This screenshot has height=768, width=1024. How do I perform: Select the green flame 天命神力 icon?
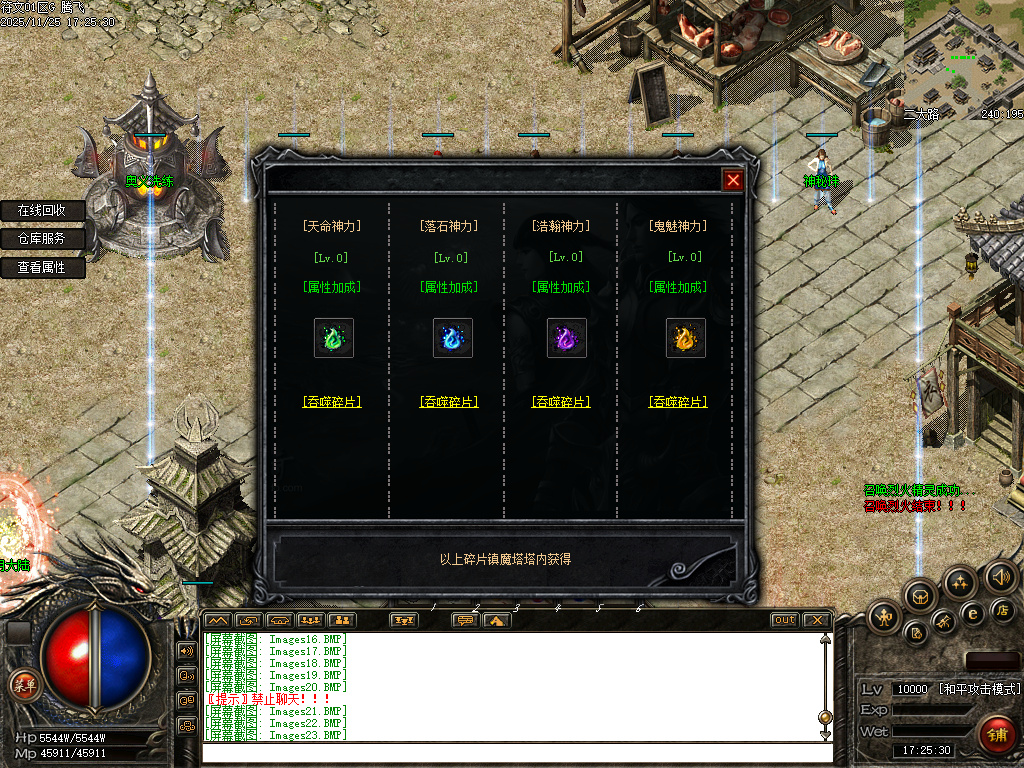pos(333,338)
